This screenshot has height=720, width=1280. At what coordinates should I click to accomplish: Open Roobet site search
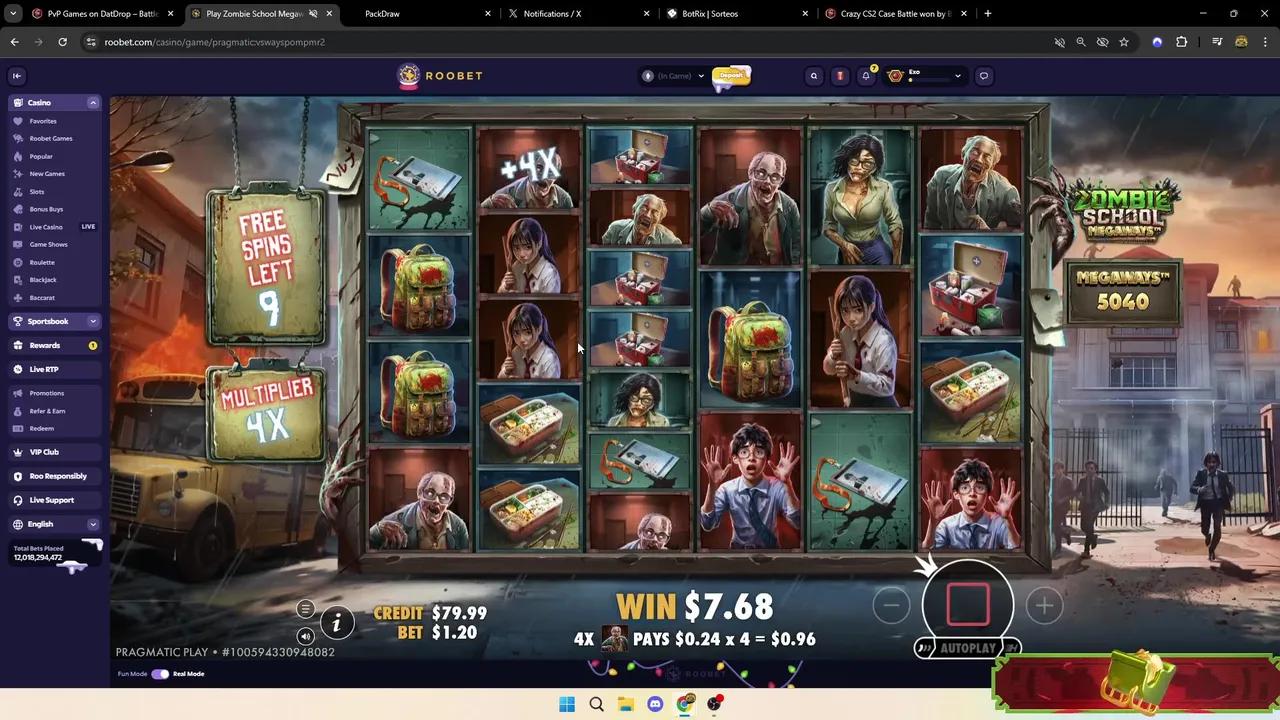pyautogui.click(x=813, y=75)
